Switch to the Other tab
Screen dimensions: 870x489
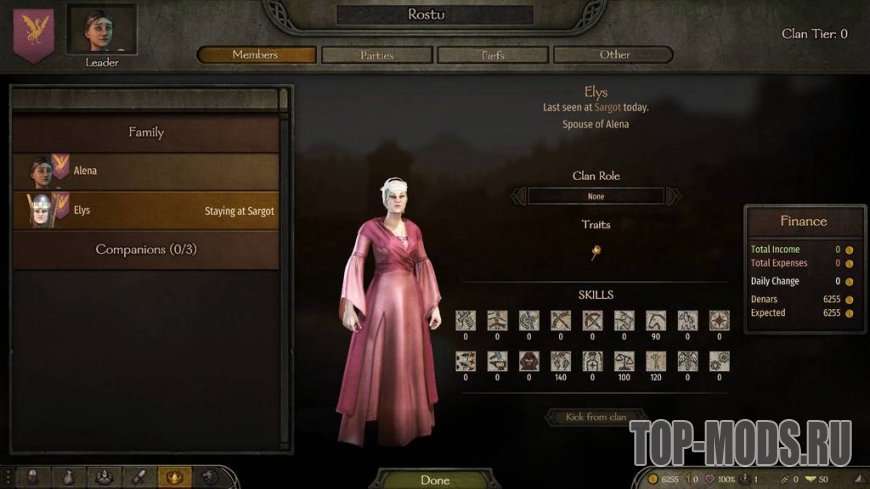coord(614,55)
